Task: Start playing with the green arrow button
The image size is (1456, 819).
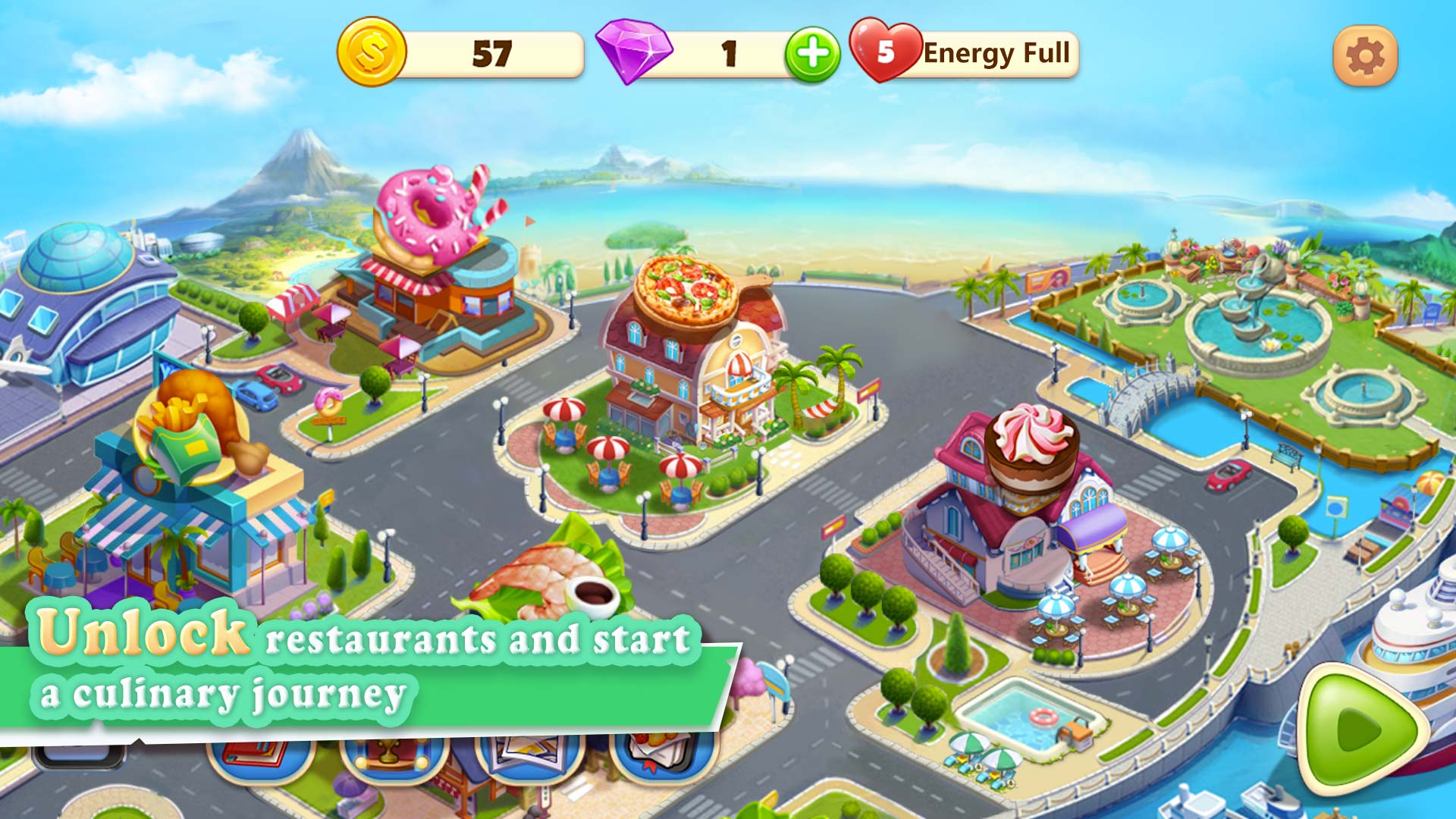Action: 1361,730
